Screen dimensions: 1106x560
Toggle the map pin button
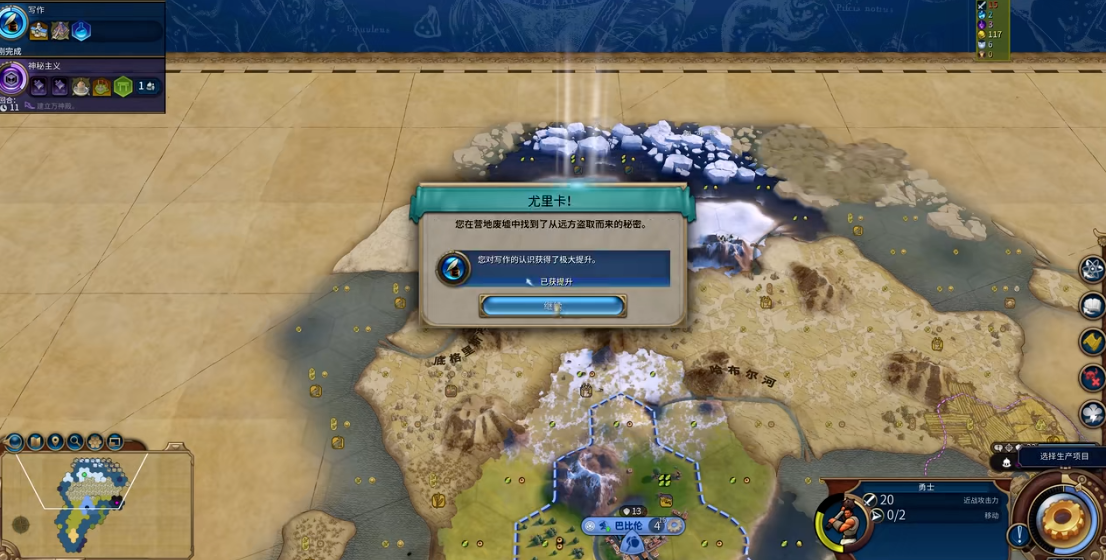(55, 441)
